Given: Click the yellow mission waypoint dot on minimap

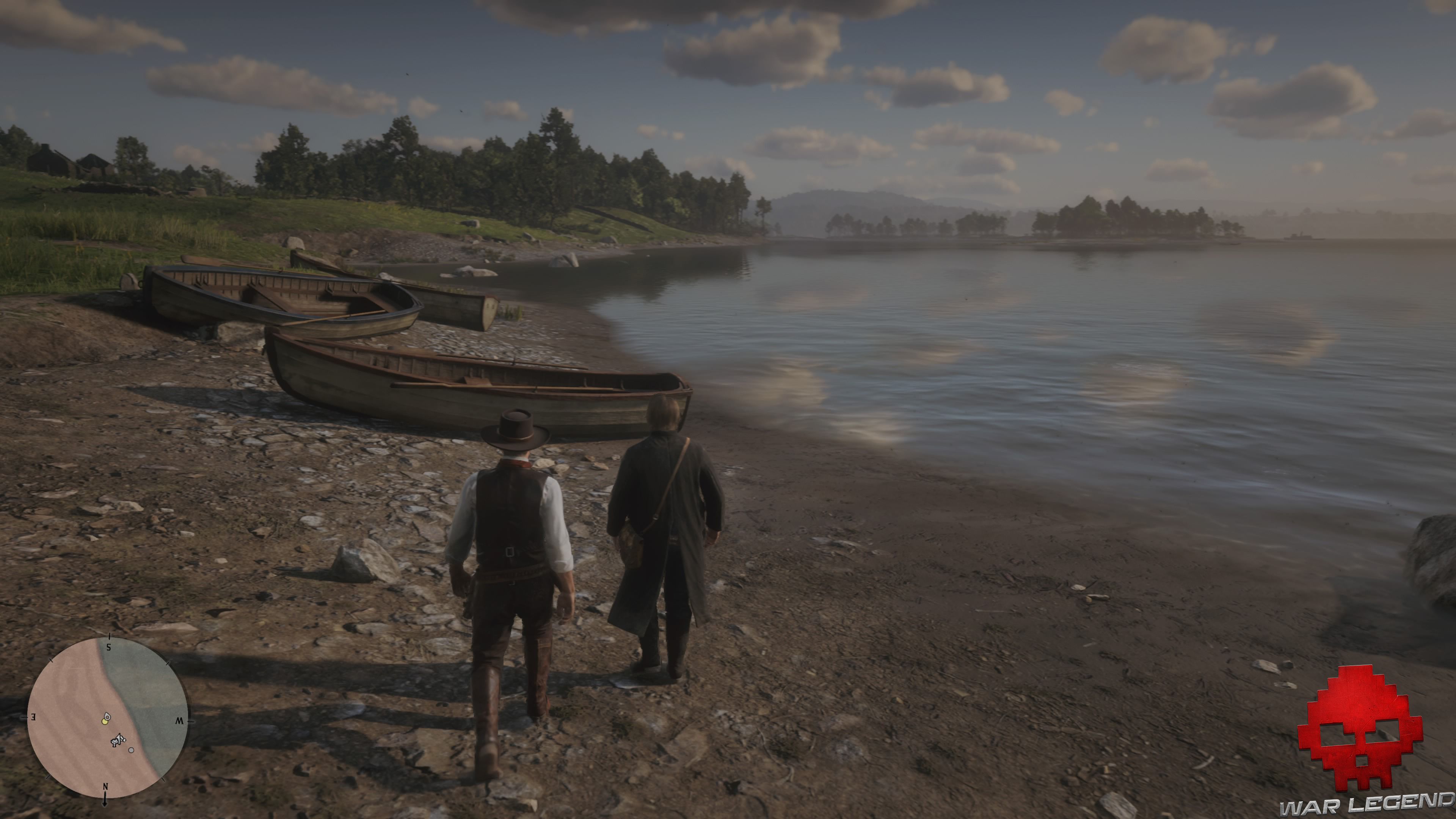Looking at the screenshot, I should point(105,722).
